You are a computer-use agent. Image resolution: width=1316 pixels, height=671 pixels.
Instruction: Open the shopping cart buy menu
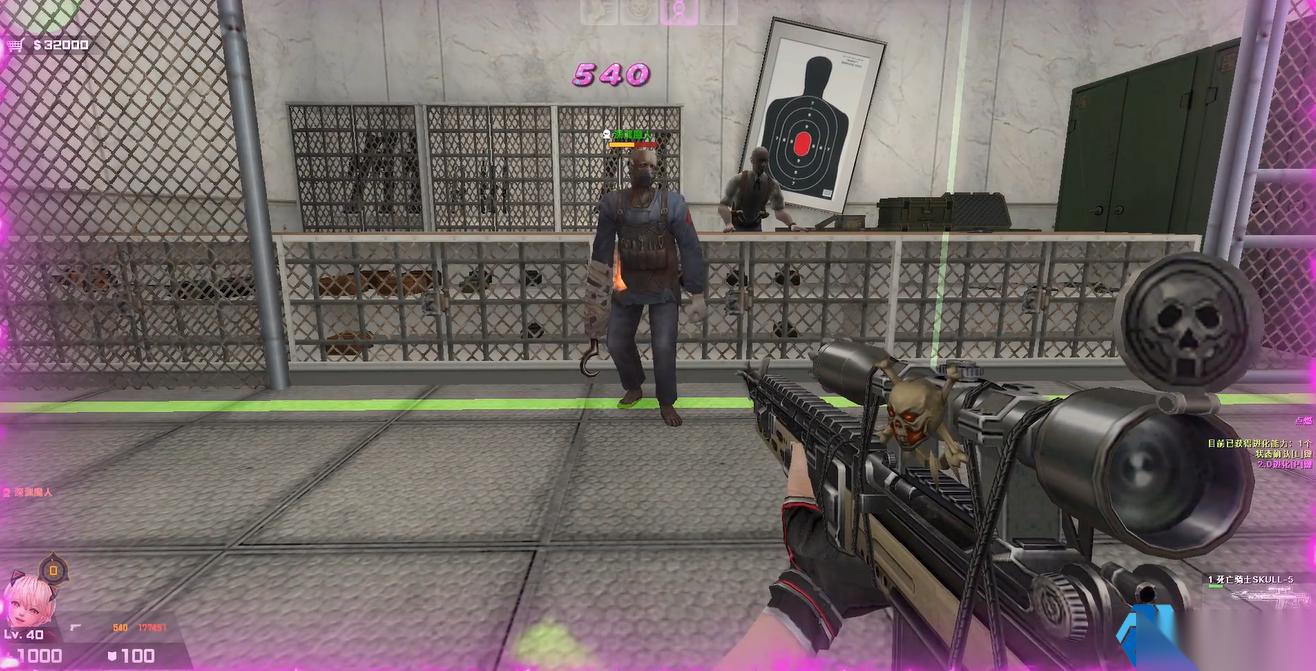tap(14, 45)
